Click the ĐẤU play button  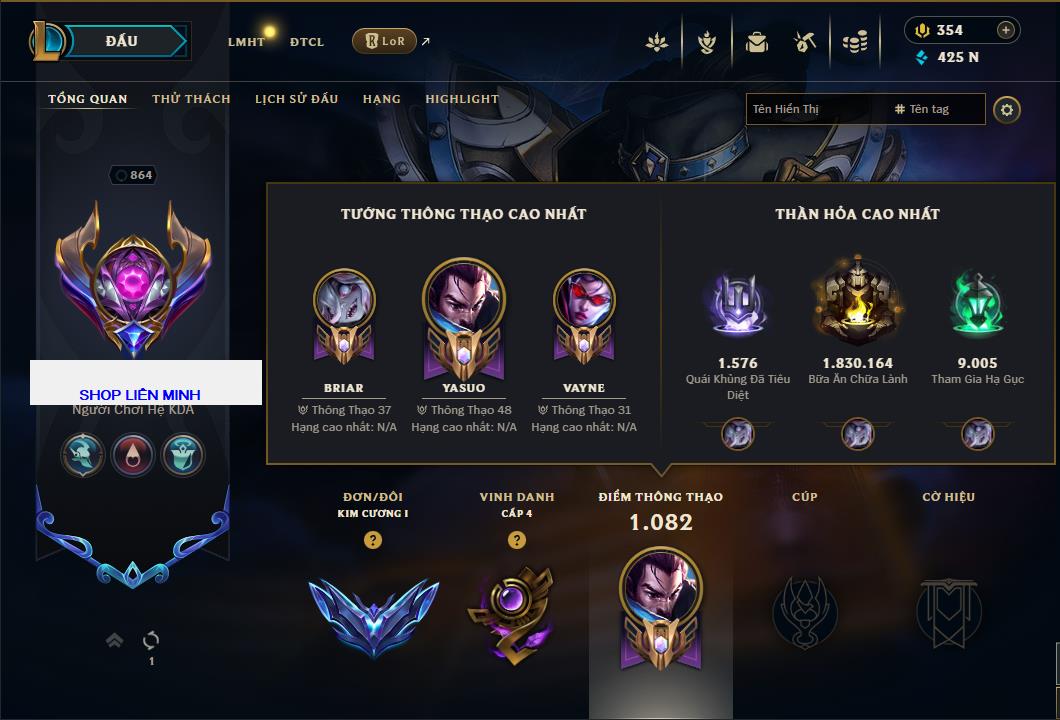(x=121, y=41)
